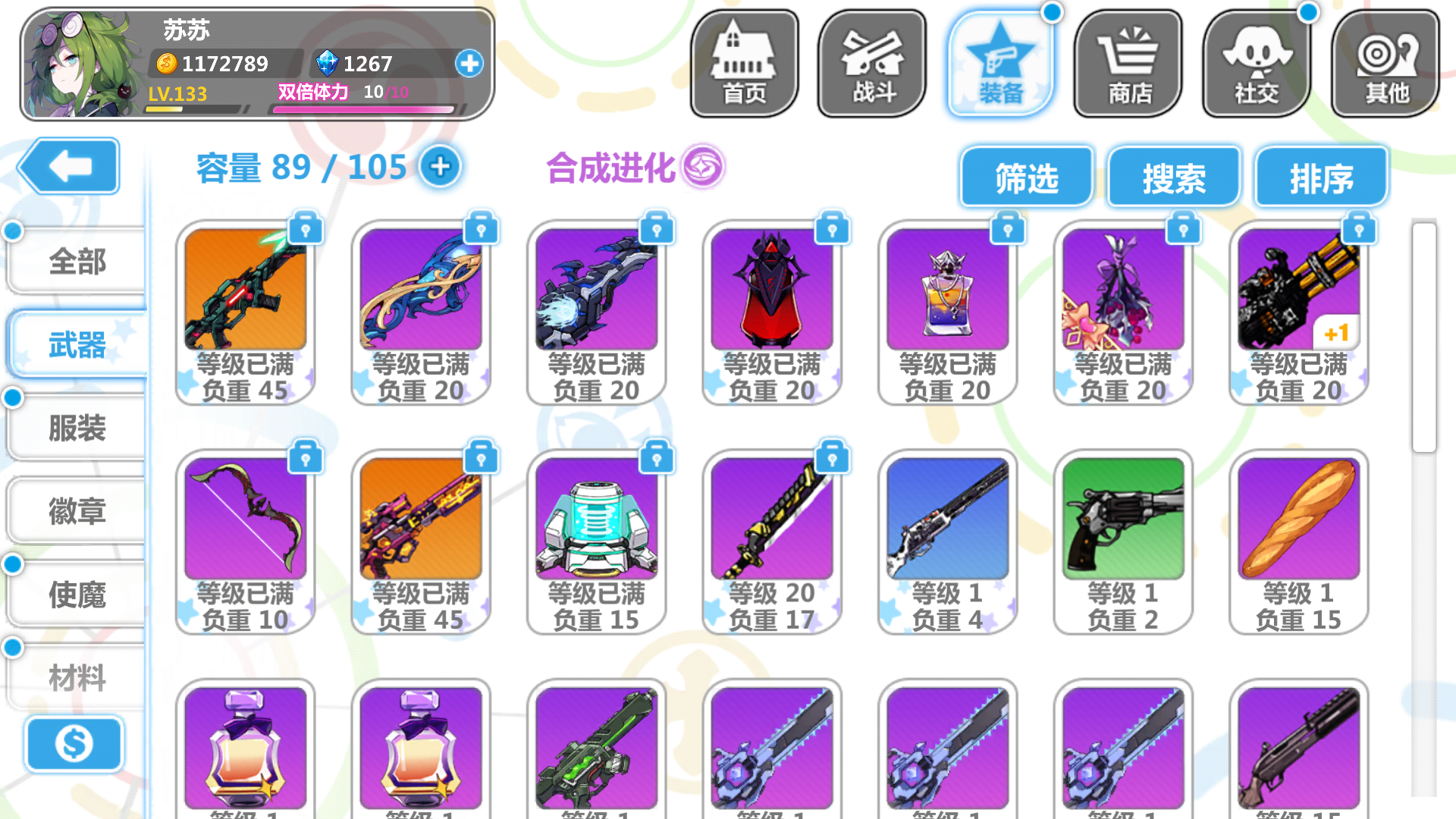
Task: Add diamonds via the blue + button
Action: [x=469, y=64]
